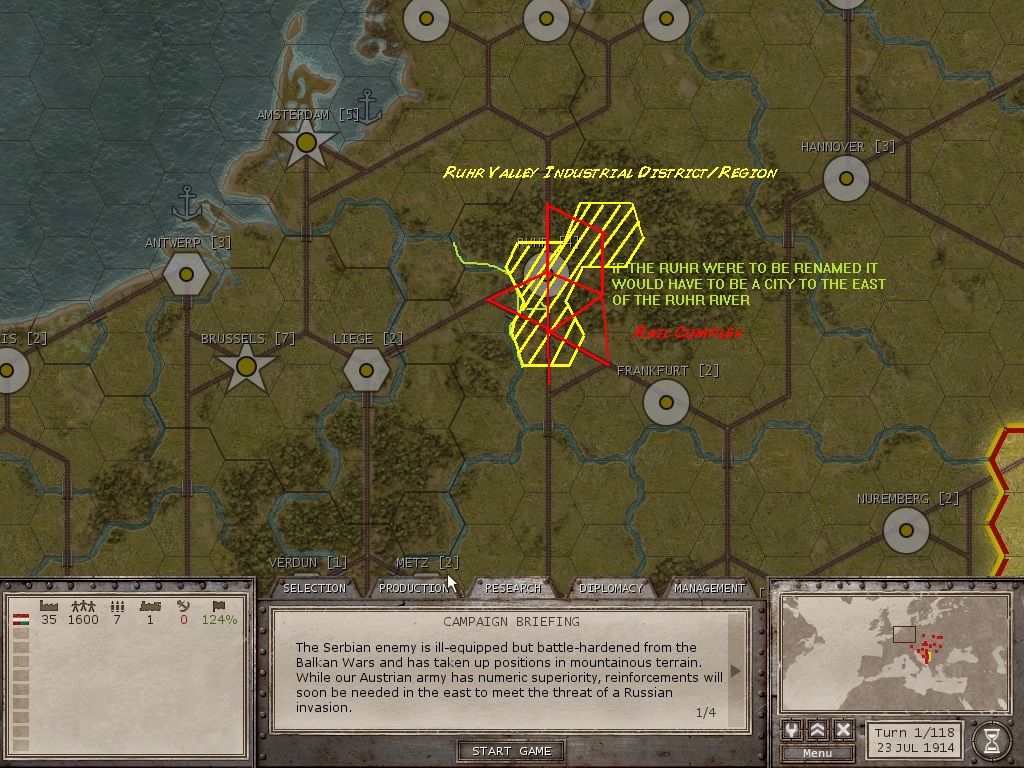
Task: Open the Production tab
Action: tap(413, 588)
